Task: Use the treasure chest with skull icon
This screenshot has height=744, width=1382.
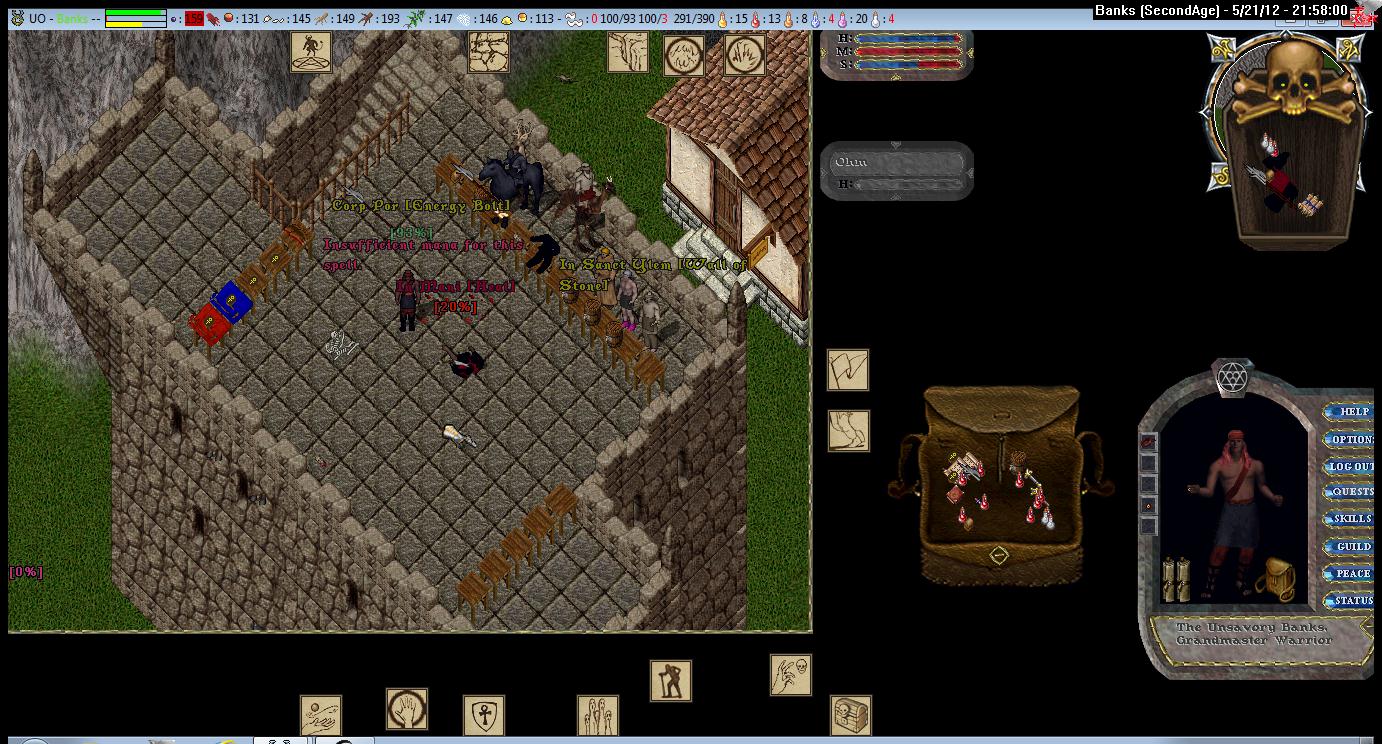Action: coord(850,716)
